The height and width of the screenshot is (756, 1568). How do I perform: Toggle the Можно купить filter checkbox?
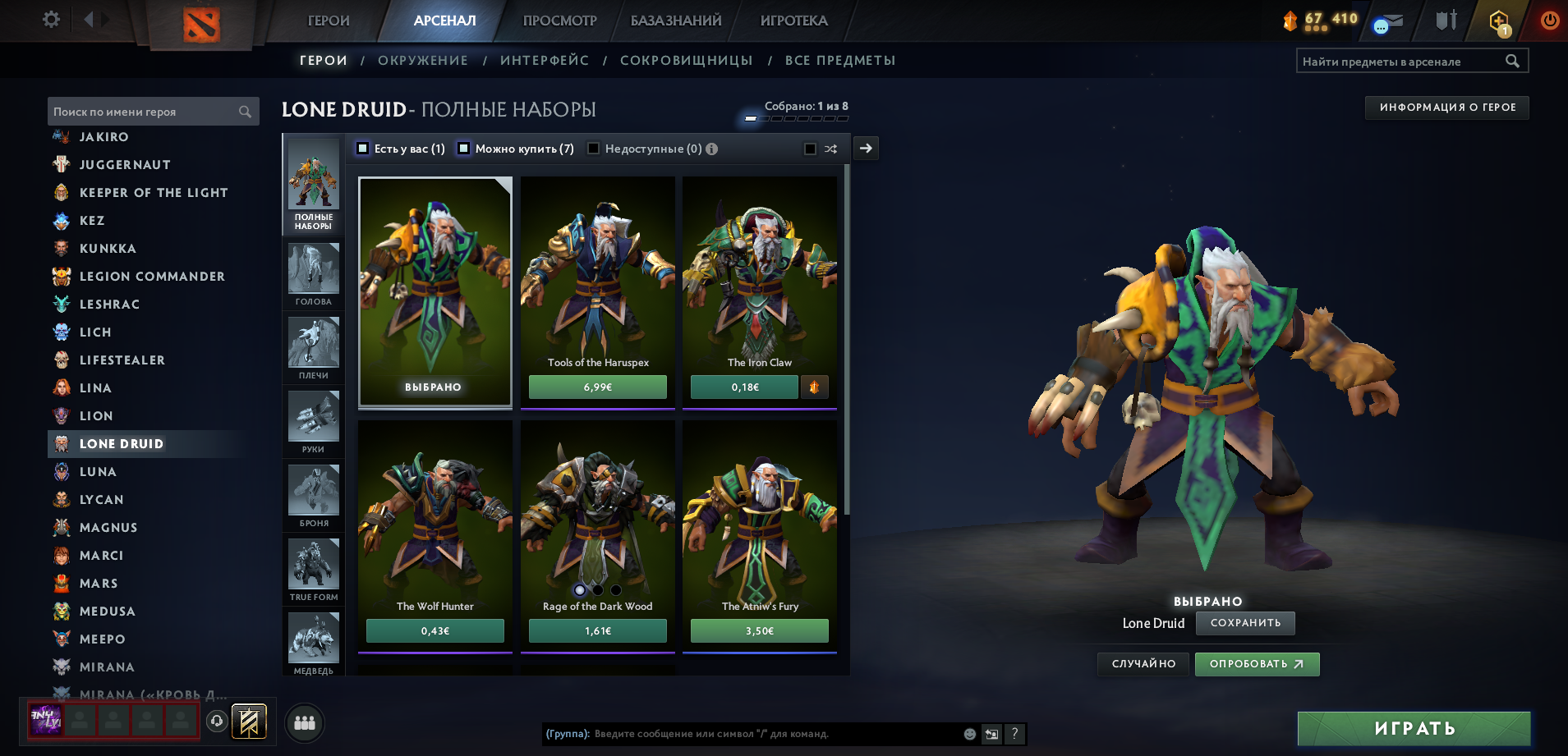[x=463, y=149]
